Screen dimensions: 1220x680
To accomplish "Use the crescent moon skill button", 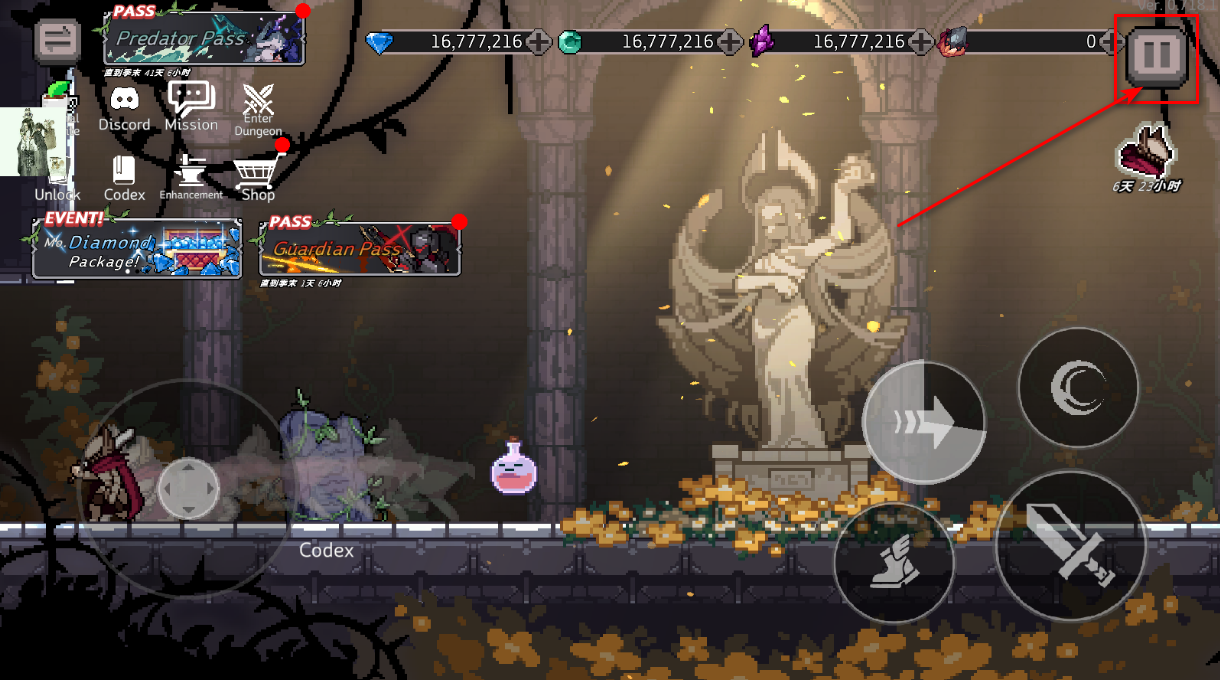I will [1078, 387].
